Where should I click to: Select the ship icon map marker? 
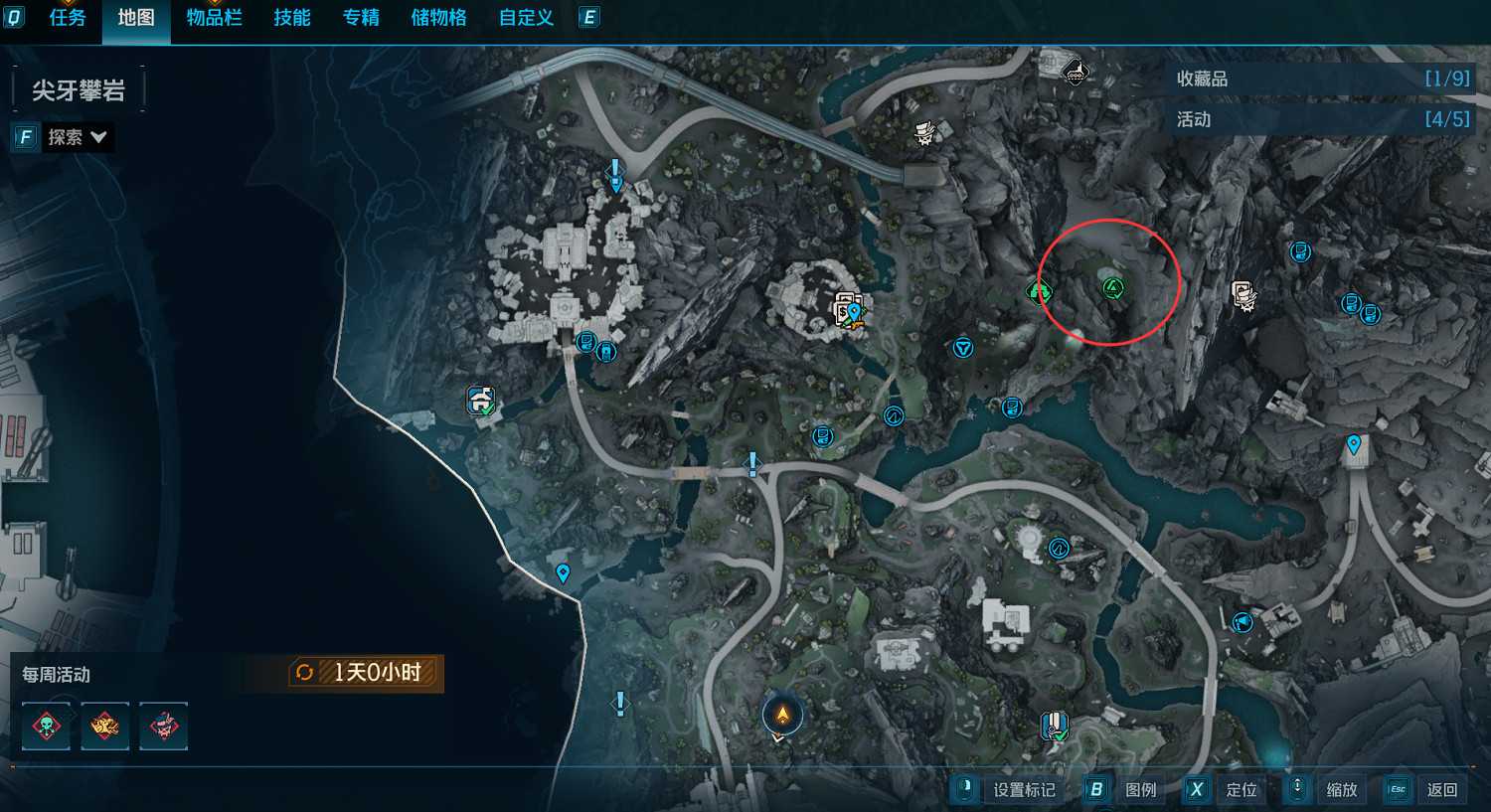tap(1075, 72)
